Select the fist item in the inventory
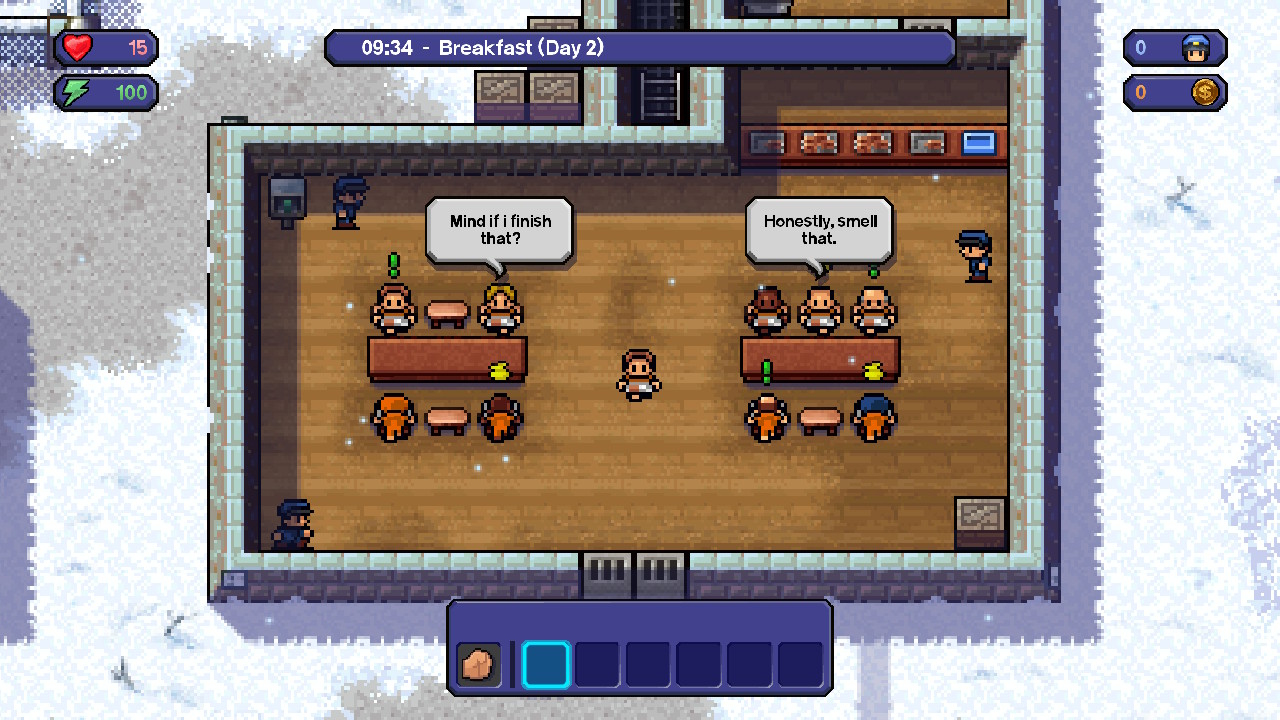 [x=477, y=663]
